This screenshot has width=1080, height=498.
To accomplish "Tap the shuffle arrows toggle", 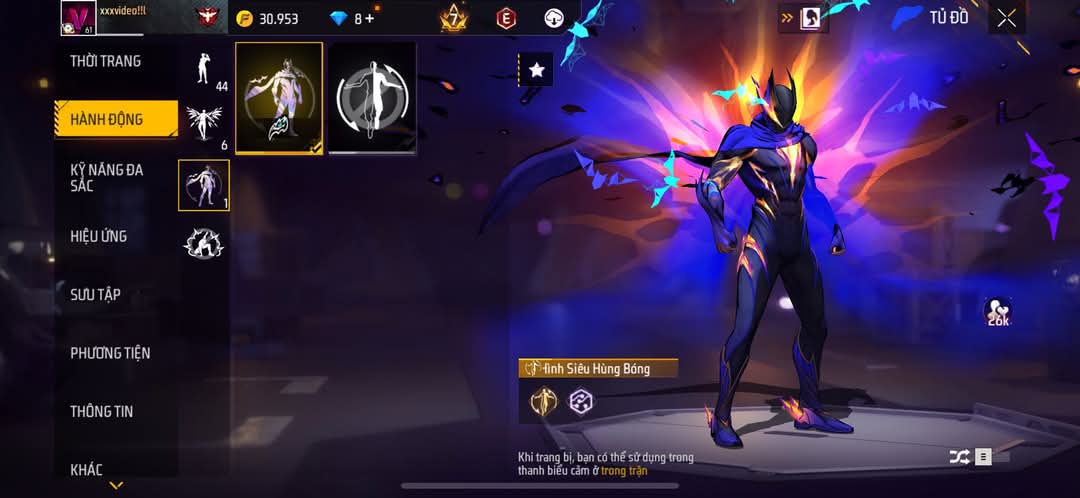I will coord(959,457).
